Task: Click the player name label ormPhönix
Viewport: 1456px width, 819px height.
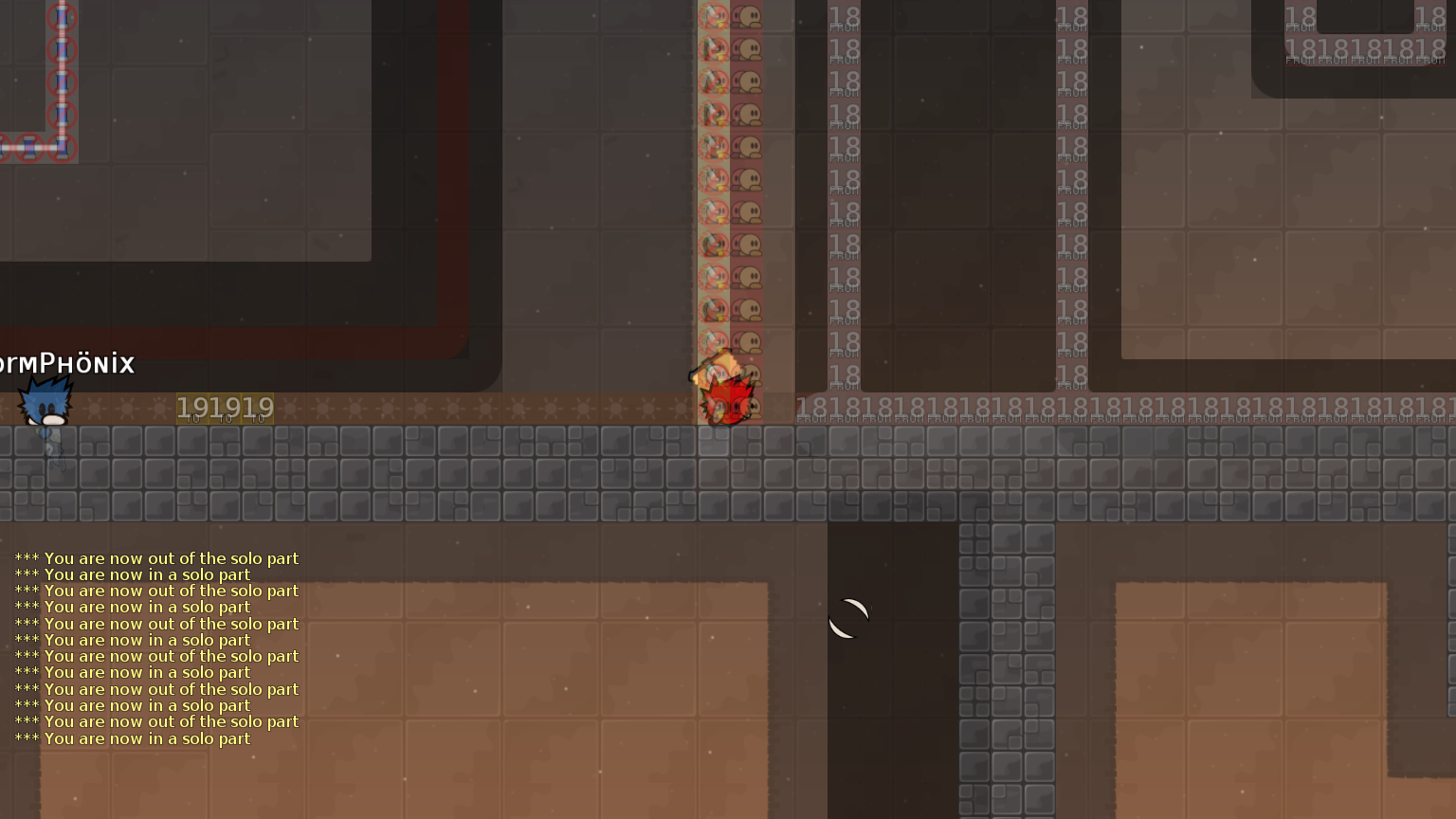Action: [x=66, y=362]
